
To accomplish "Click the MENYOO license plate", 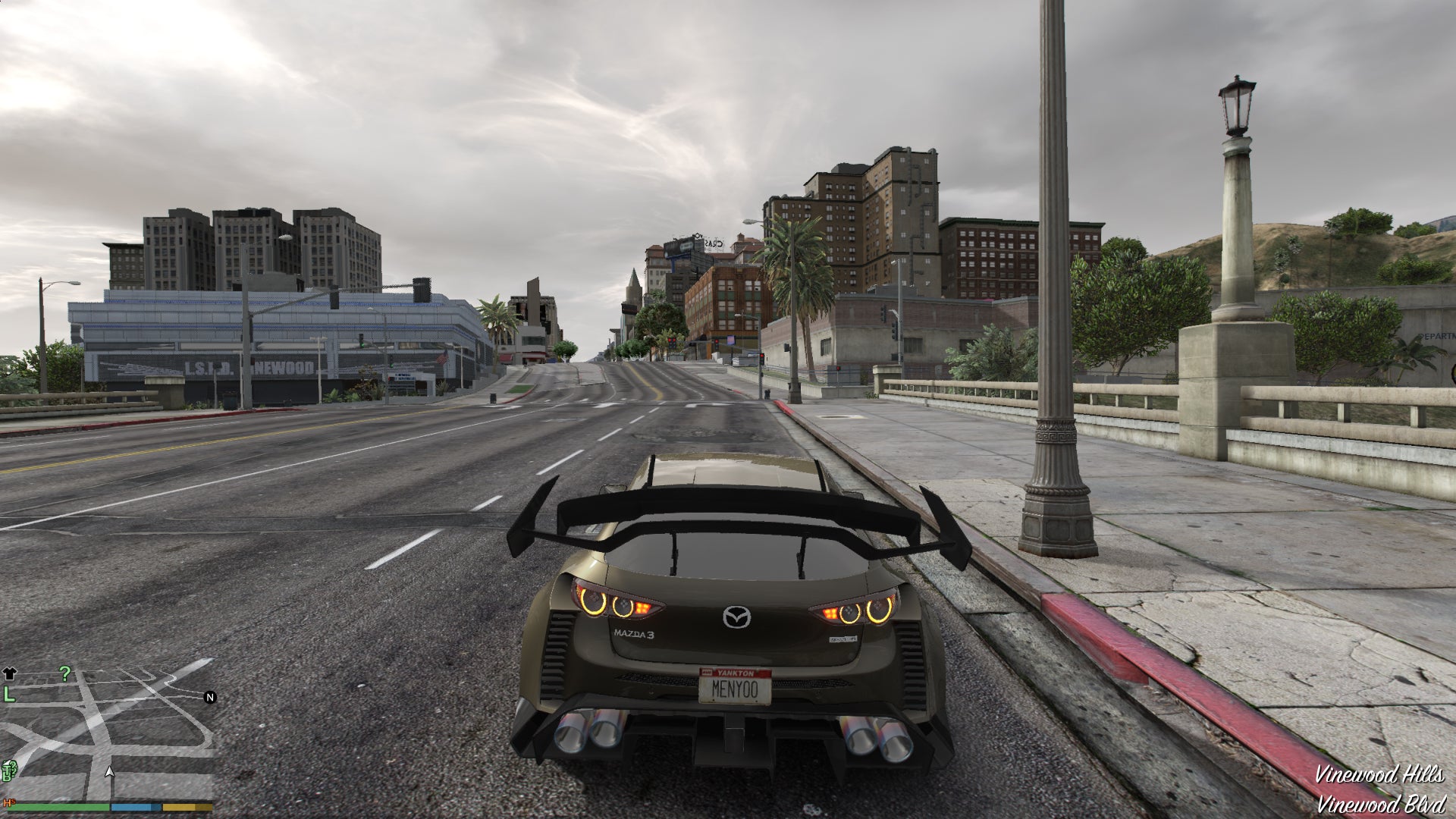I will pos(735,687).
